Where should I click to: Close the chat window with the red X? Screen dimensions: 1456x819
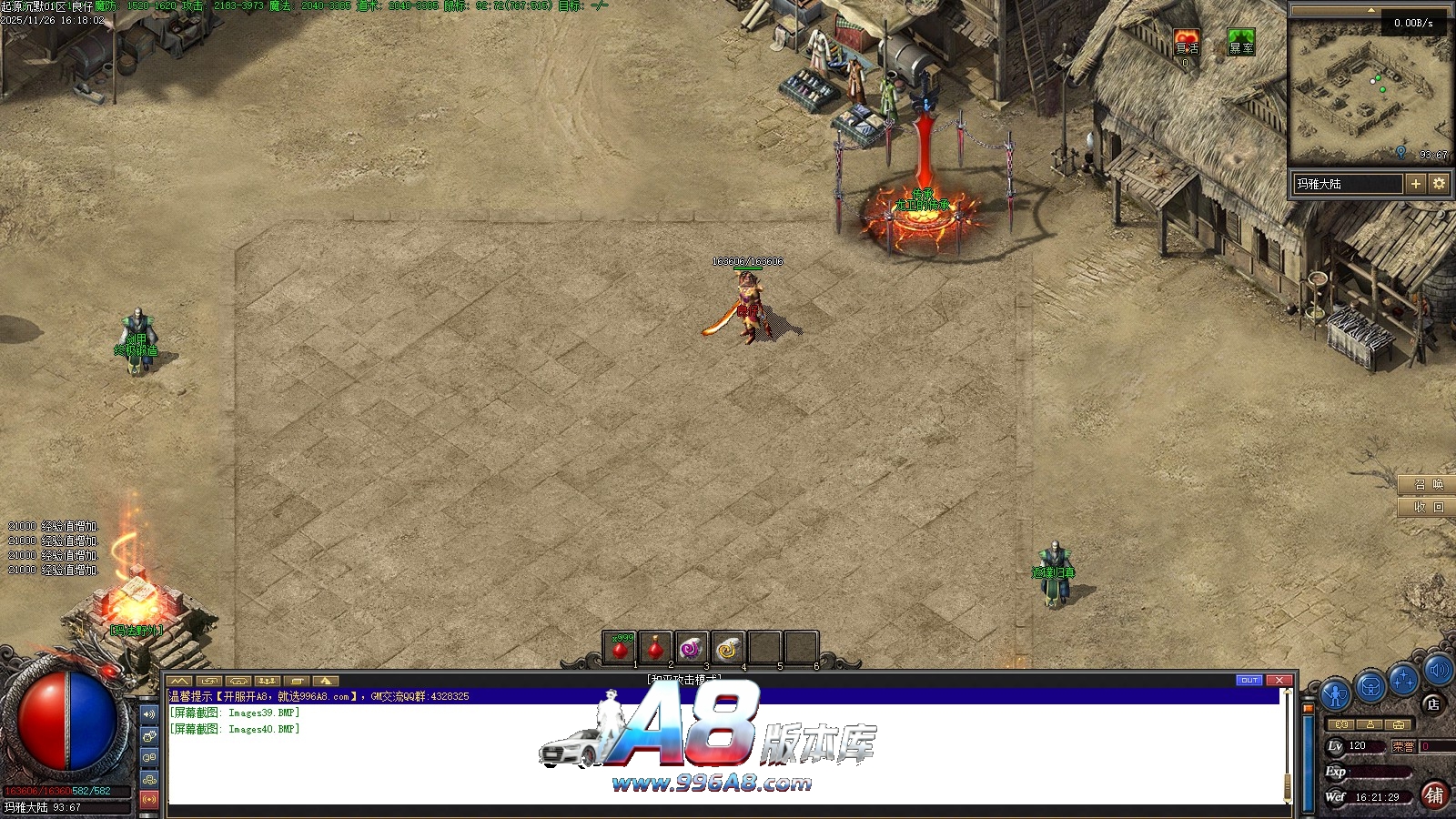tap(1279, 680)
